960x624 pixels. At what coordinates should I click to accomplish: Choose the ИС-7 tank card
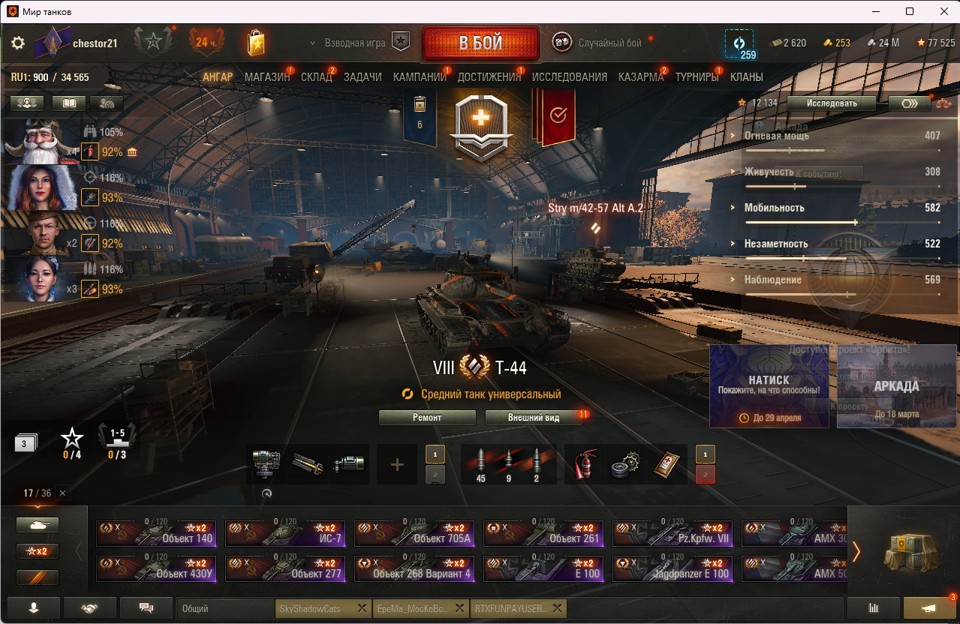tap(285, 534)
